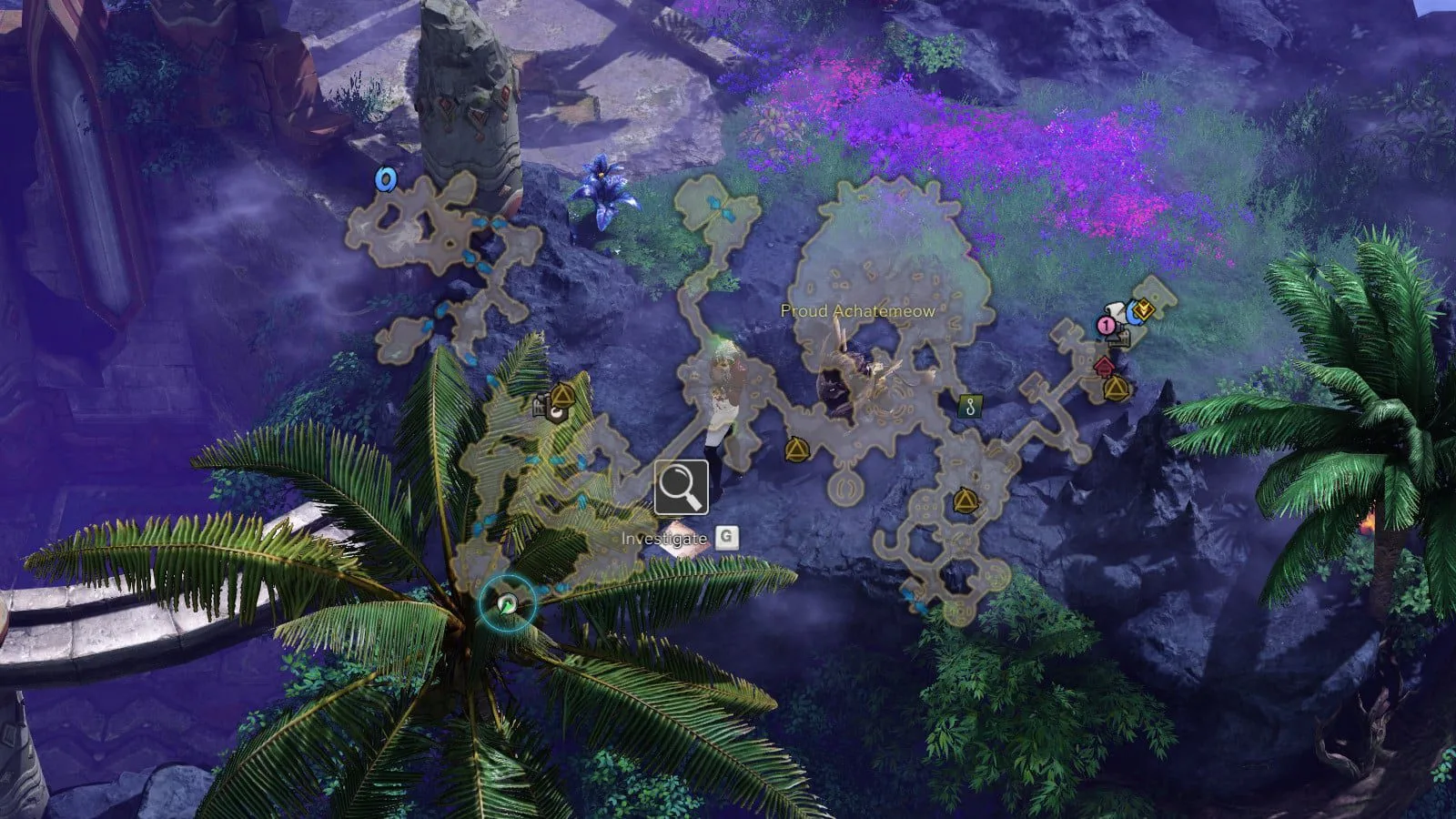The image size is (1456, 819).
Task: Click the red house map marker
Action: (x=1104, y=366)
